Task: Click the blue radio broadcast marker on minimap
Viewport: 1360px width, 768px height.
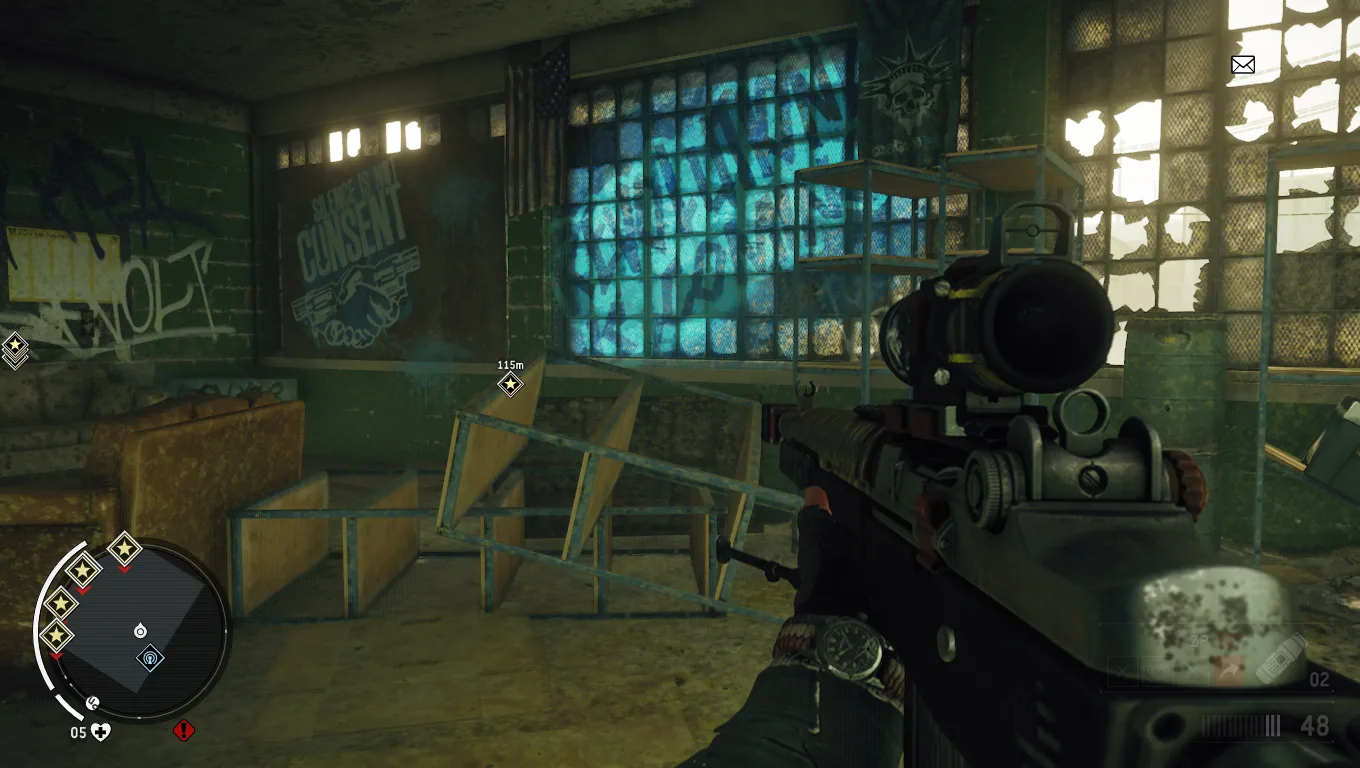Action: tap(151, 658)
